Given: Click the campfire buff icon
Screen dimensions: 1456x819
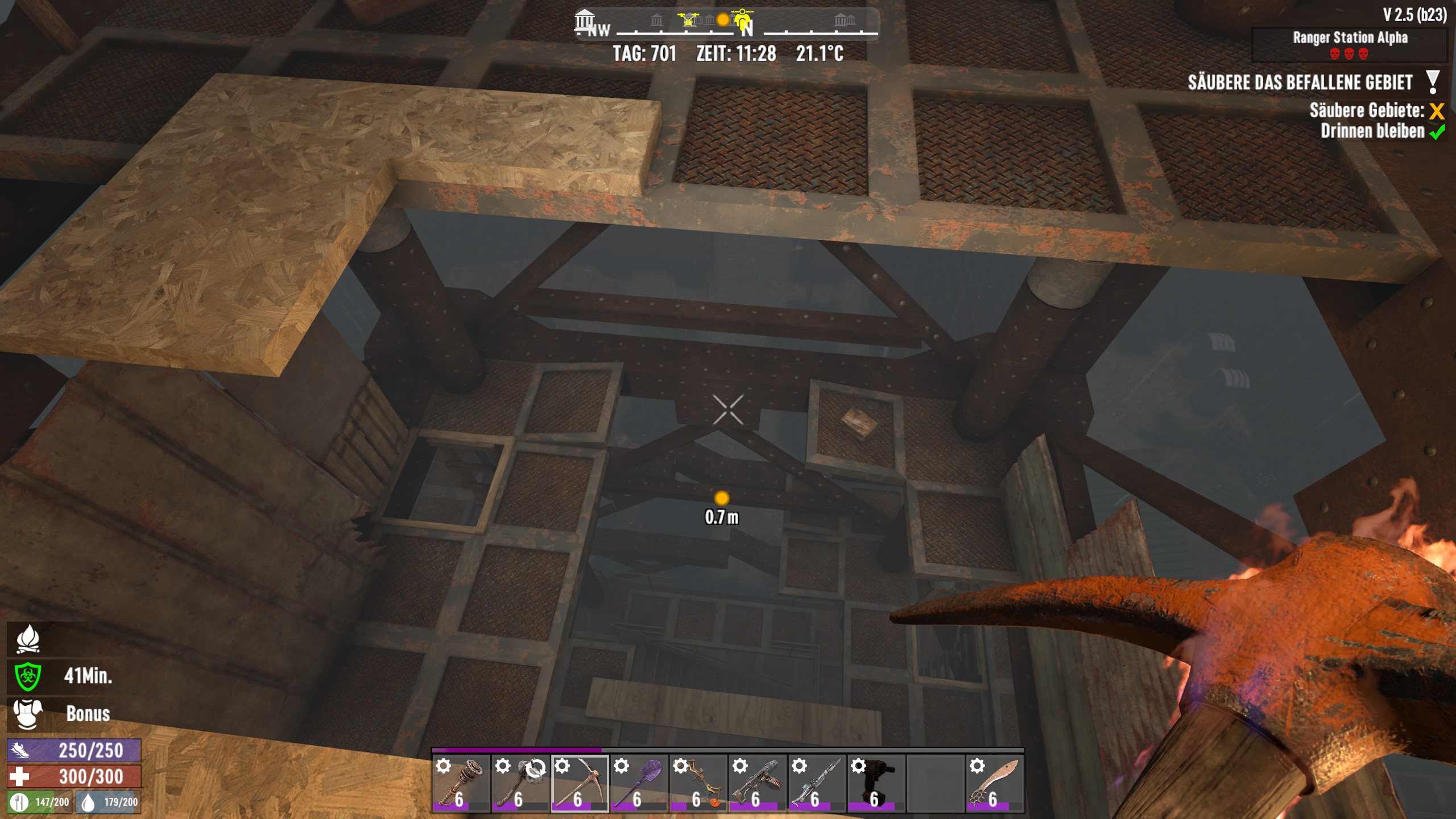Looking at the screenshot, I should [x=27, y=638].
